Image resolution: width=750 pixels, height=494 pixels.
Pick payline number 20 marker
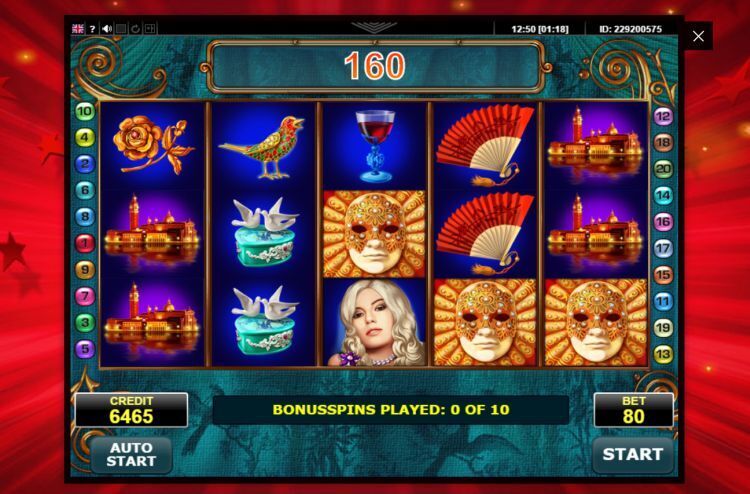663,169
